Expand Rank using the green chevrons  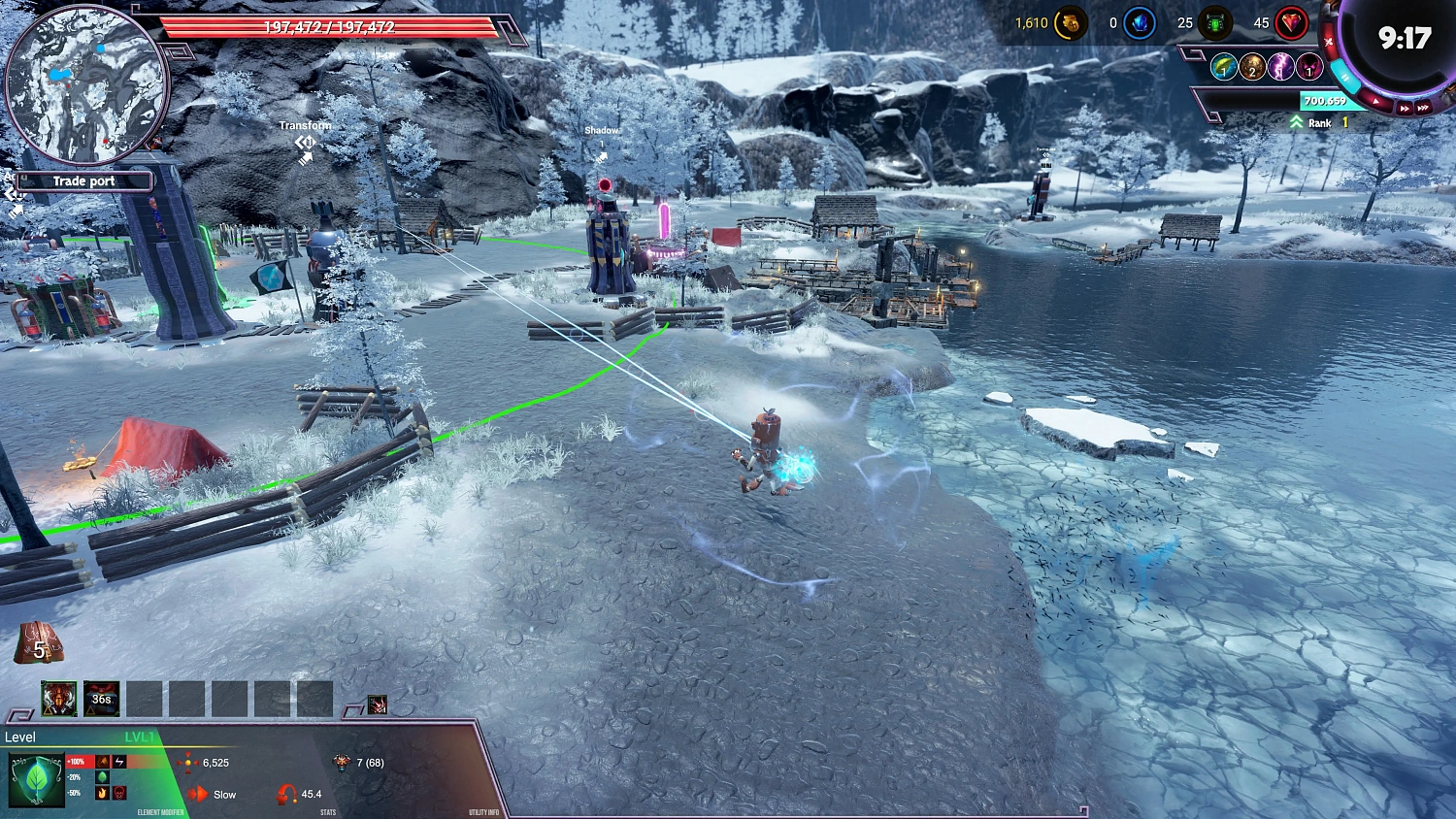click(1296, 121)
